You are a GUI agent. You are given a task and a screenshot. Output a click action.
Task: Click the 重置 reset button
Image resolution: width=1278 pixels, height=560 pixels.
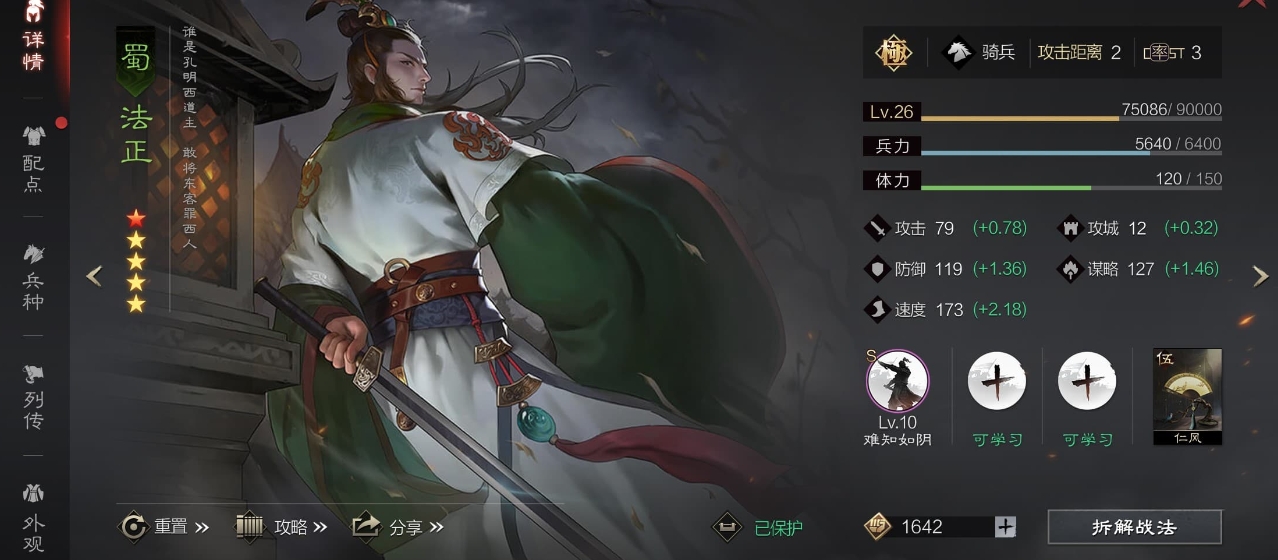pyautogui.click(x=164, y=526)
